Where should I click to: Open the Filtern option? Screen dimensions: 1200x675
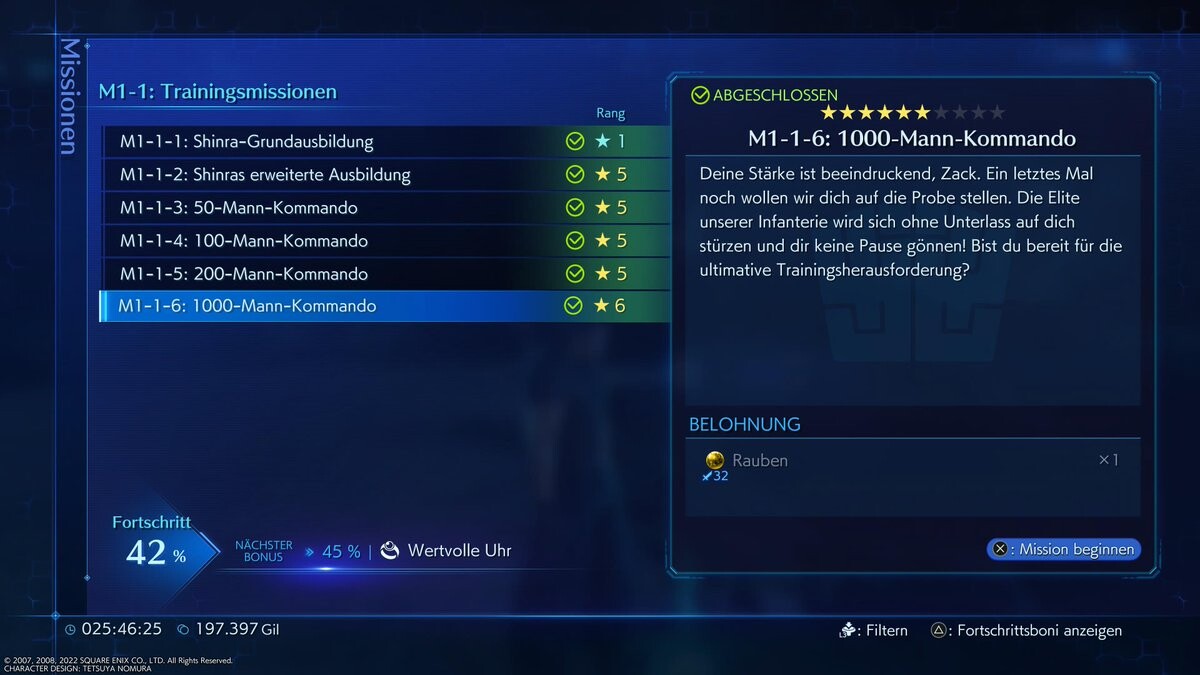[874, 631]
